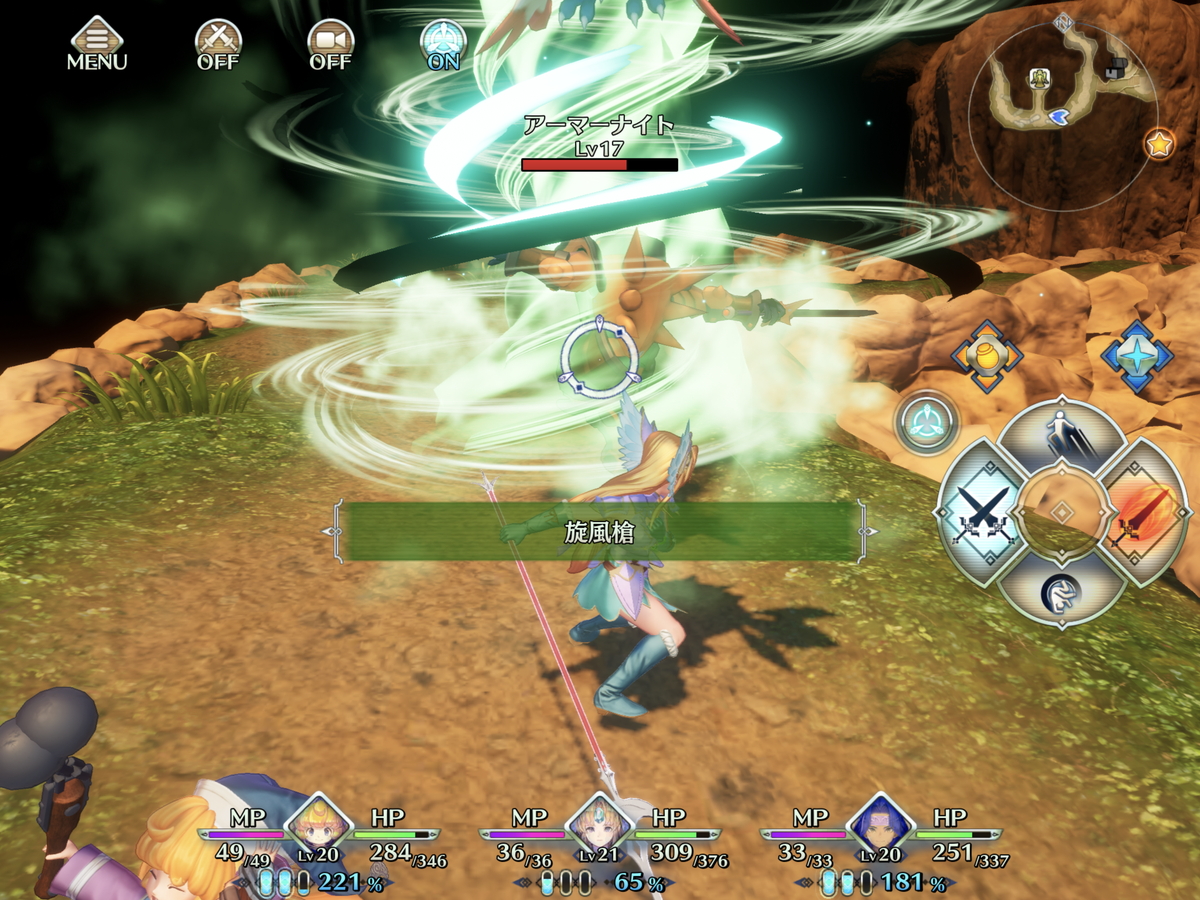Tap the teal lock-on target button
Image resolution: width=1200 pixels, height=900 pixels.
tap(927, 422)
